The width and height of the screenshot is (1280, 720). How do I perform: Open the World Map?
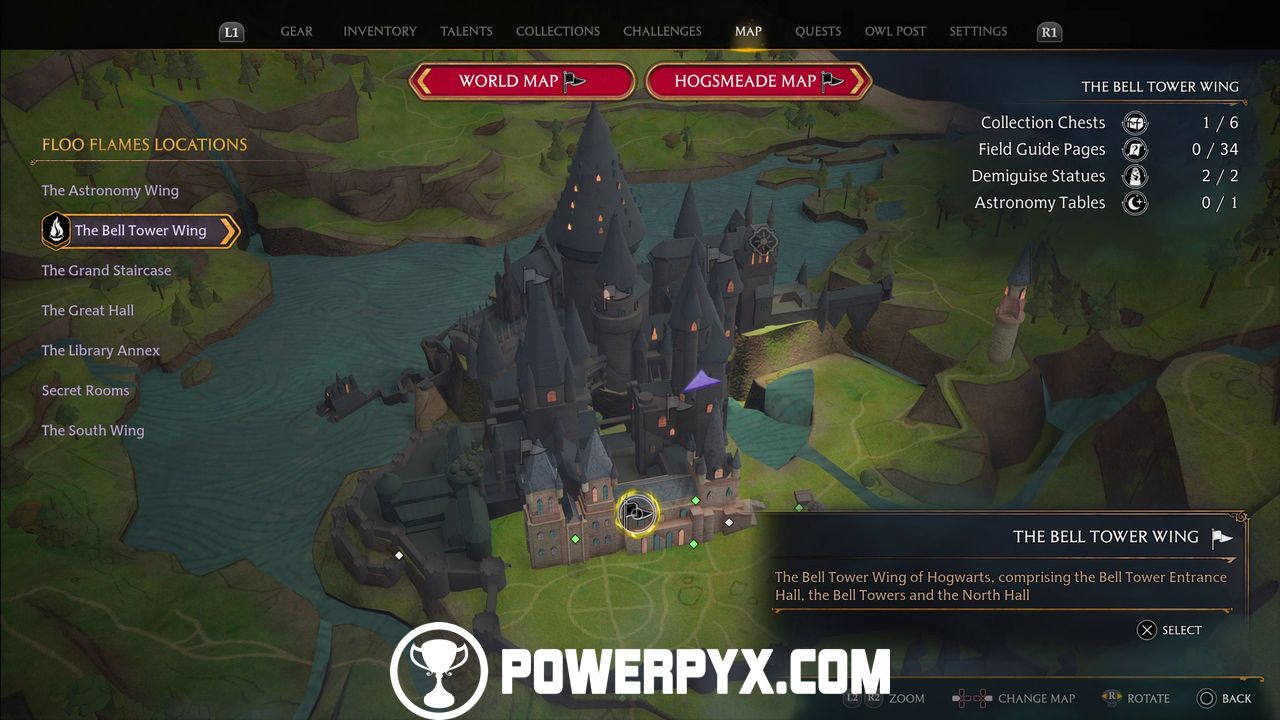tap(521, 81)
